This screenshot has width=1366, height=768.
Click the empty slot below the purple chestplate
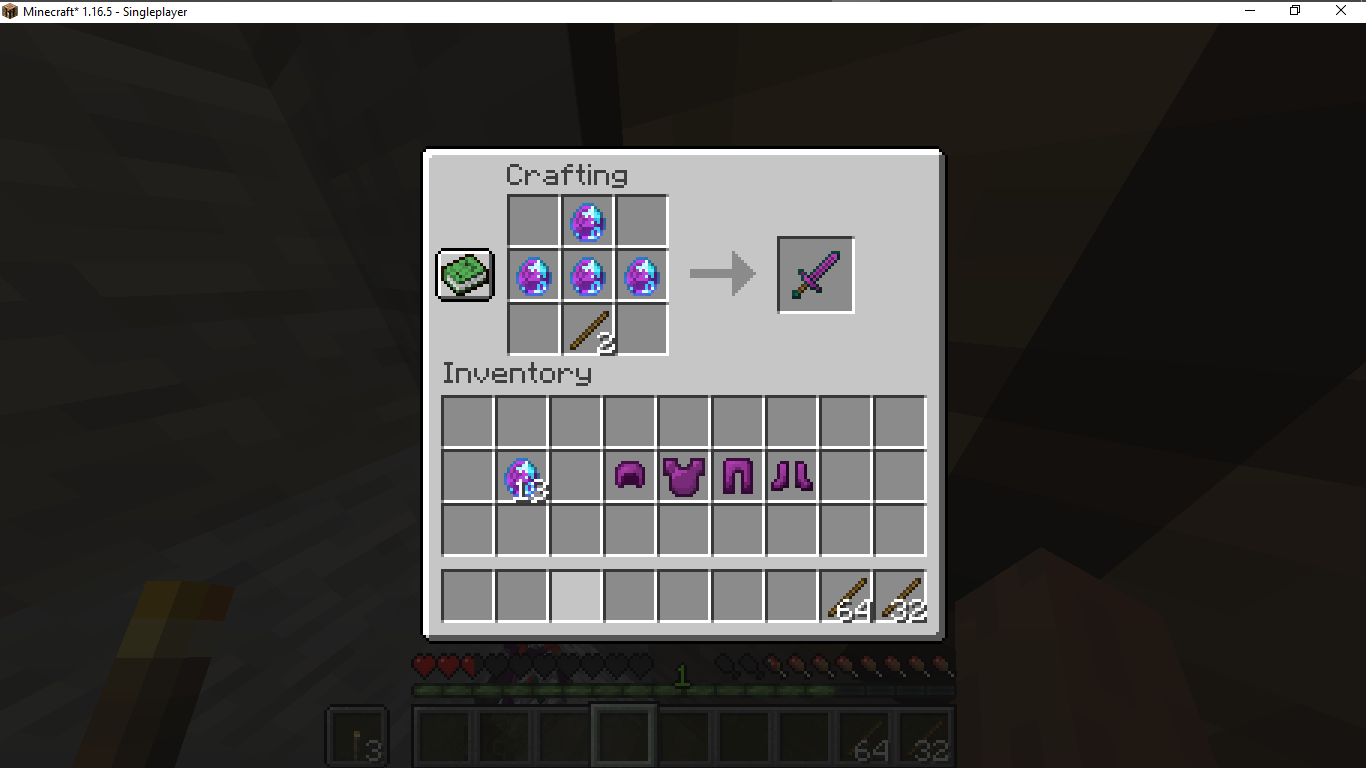[x=683, y=531]
